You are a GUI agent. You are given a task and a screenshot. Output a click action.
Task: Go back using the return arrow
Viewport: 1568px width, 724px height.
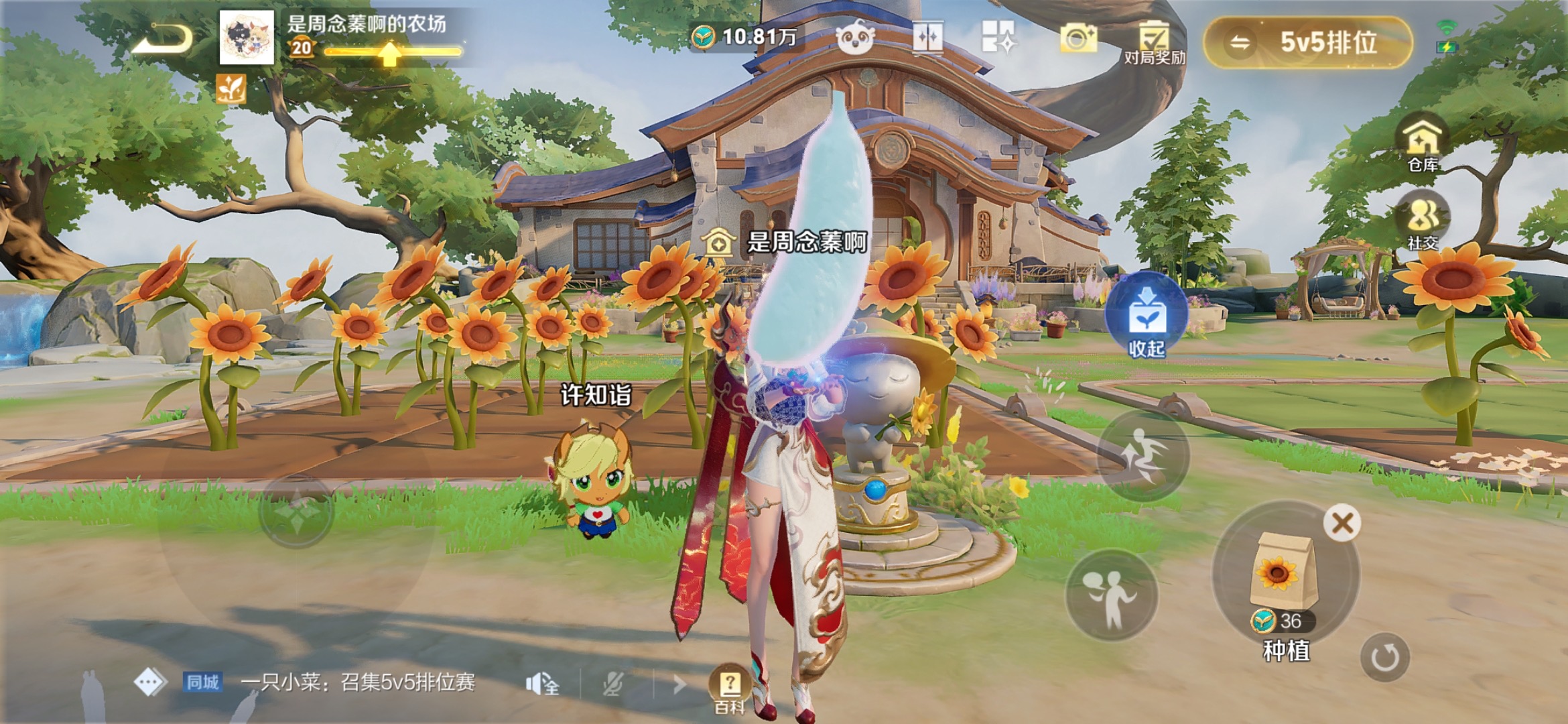pos(162,39)
